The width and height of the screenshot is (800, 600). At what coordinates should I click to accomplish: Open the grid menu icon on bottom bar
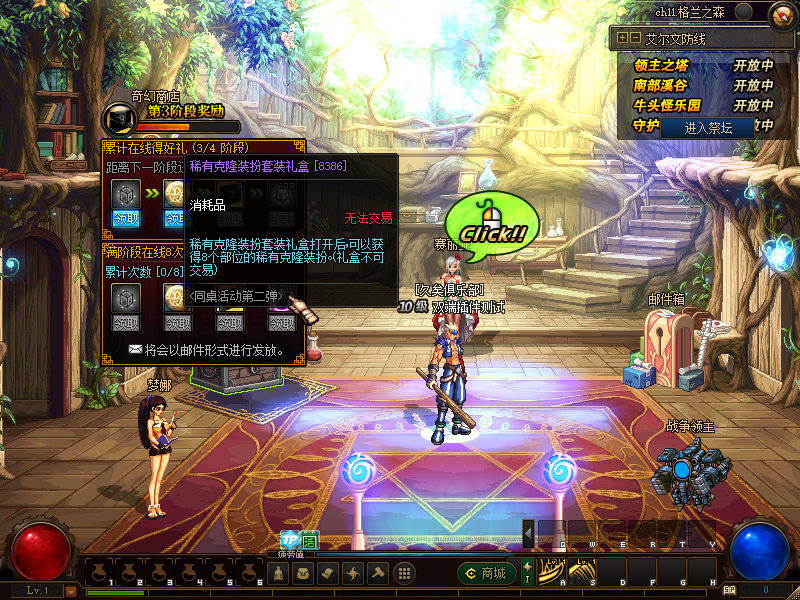click(x=404, y=574)
